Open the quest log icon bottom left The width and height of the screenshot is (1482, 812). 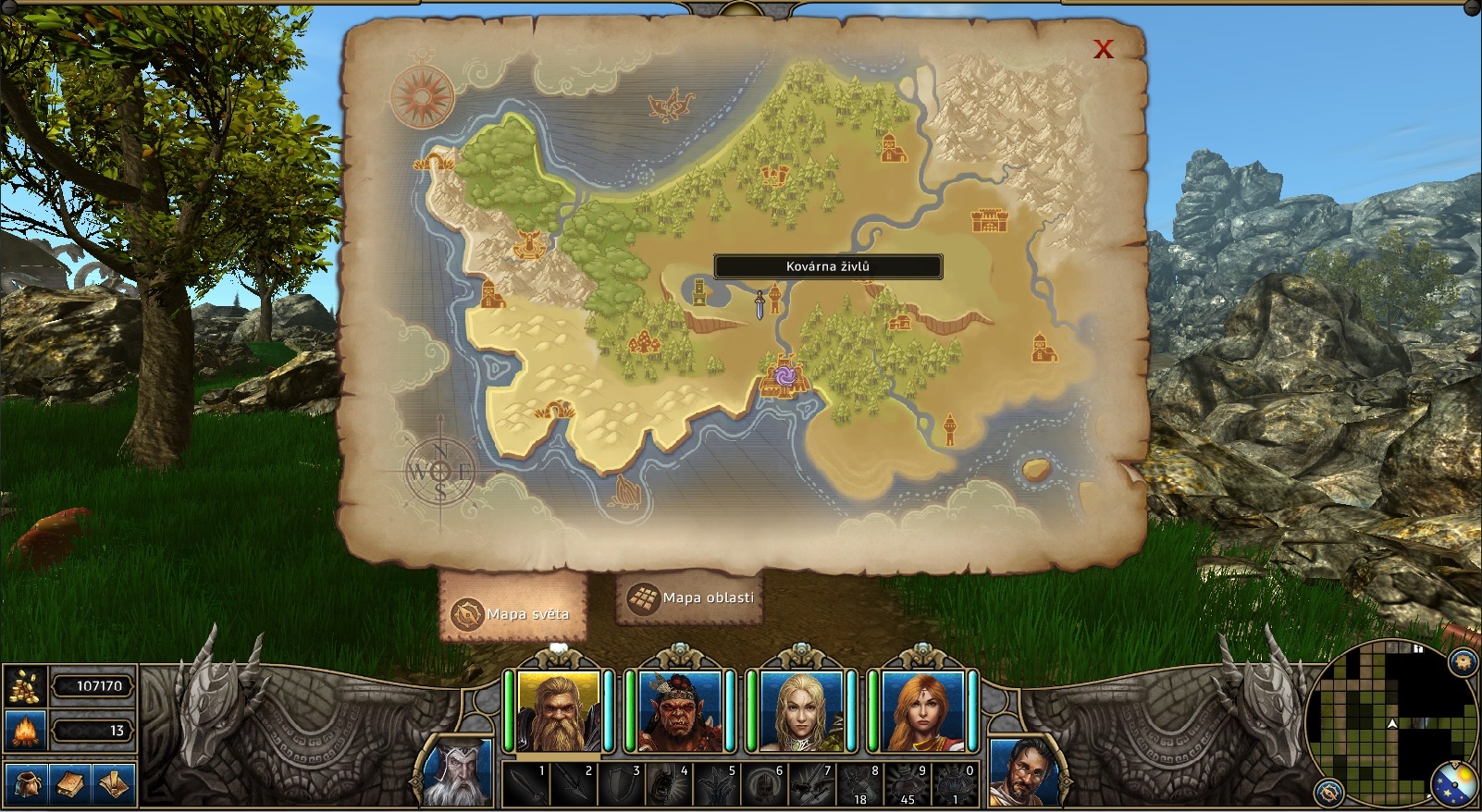pos(111,784)
